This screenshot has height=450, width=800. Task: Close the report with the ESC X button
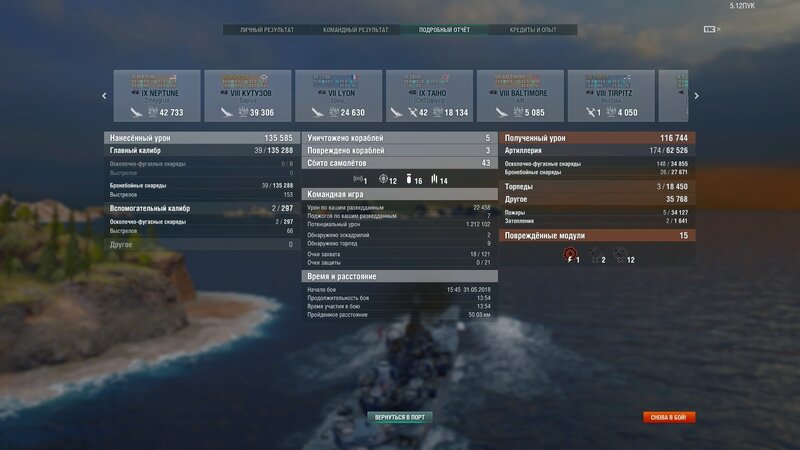click(712, 30)
